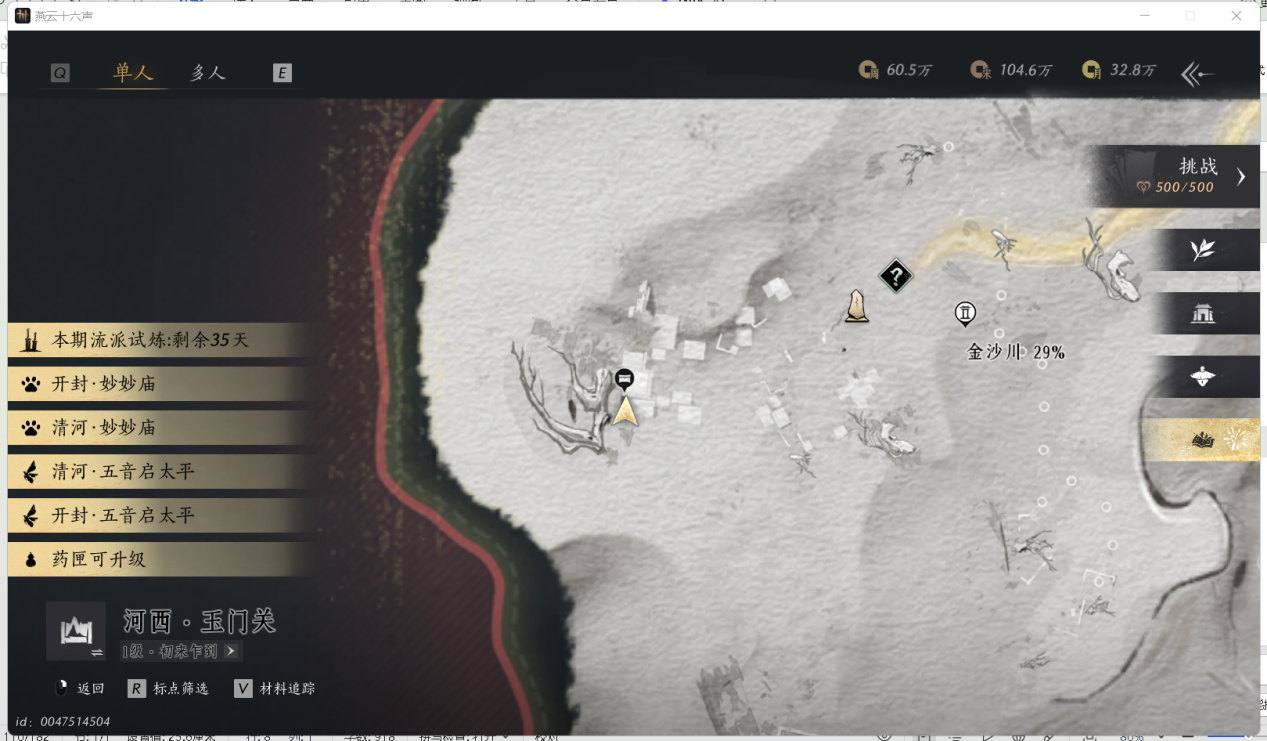1267x741 pixels.
Task: Close the game window
Action: pos(1236,16)
